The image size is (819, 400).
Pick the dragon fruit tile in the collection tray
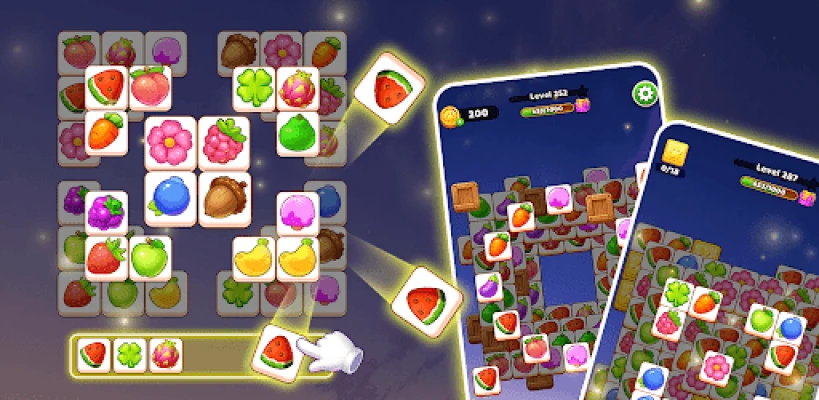coord(164,355)
